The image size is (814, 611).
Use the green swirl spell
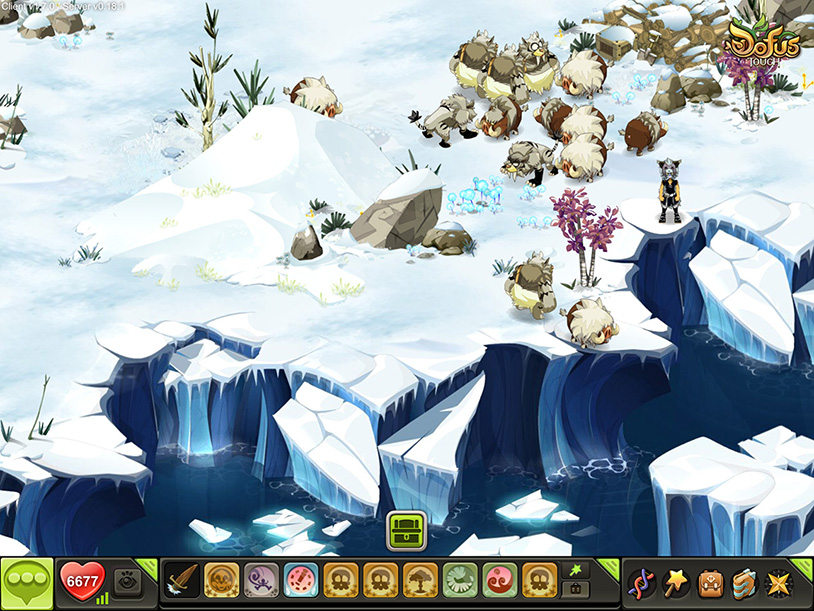click(x=459, y=581)
